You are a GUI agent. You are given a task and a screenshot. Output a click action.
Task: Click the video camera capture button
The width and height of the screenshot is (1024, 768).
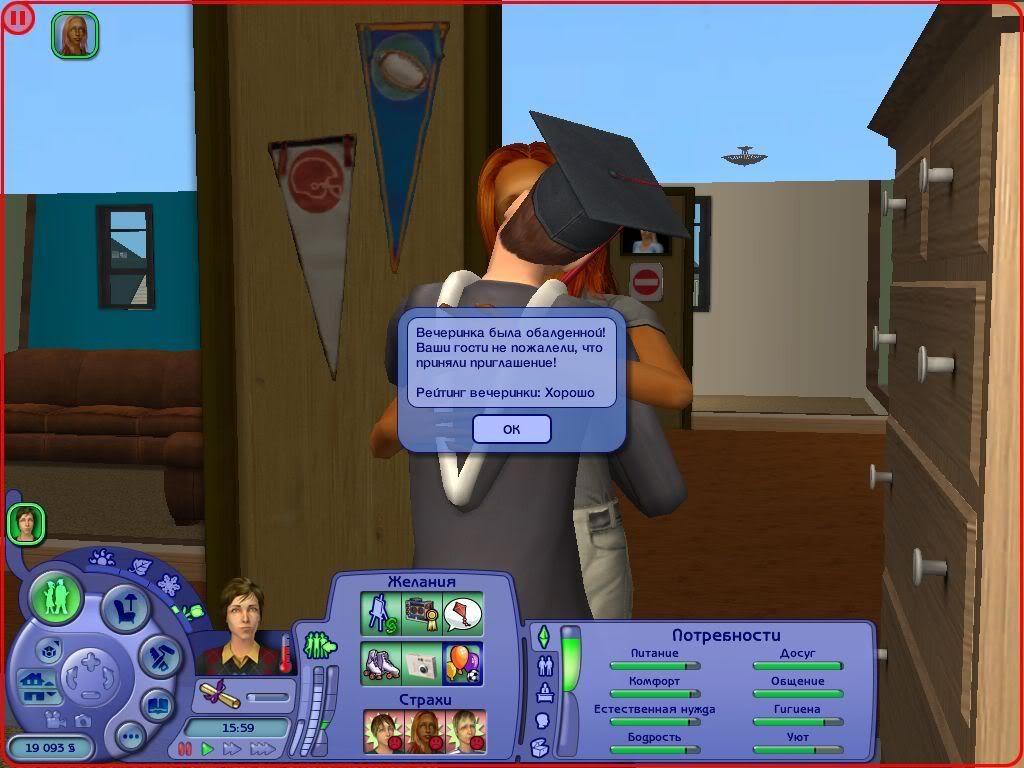[x=53, y=720]
